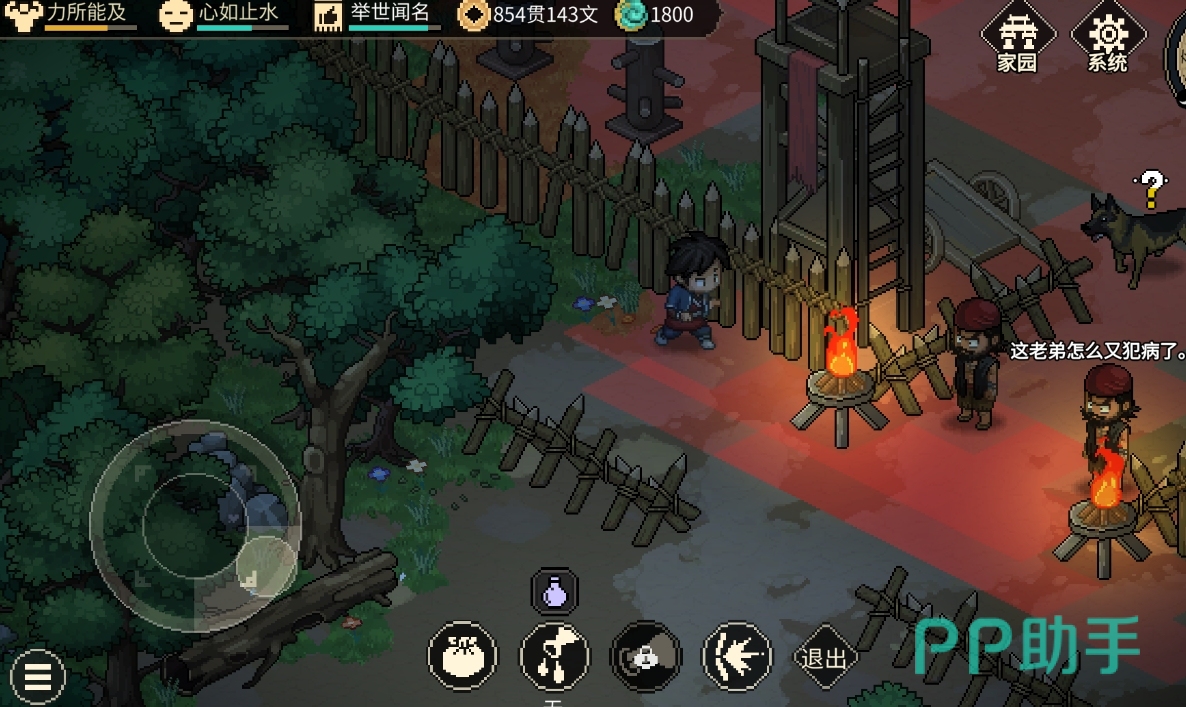The width and height of the screenshot is (1186, 707).
Task: Tap the 退出 exit button
Action: [x=825, y=658]
